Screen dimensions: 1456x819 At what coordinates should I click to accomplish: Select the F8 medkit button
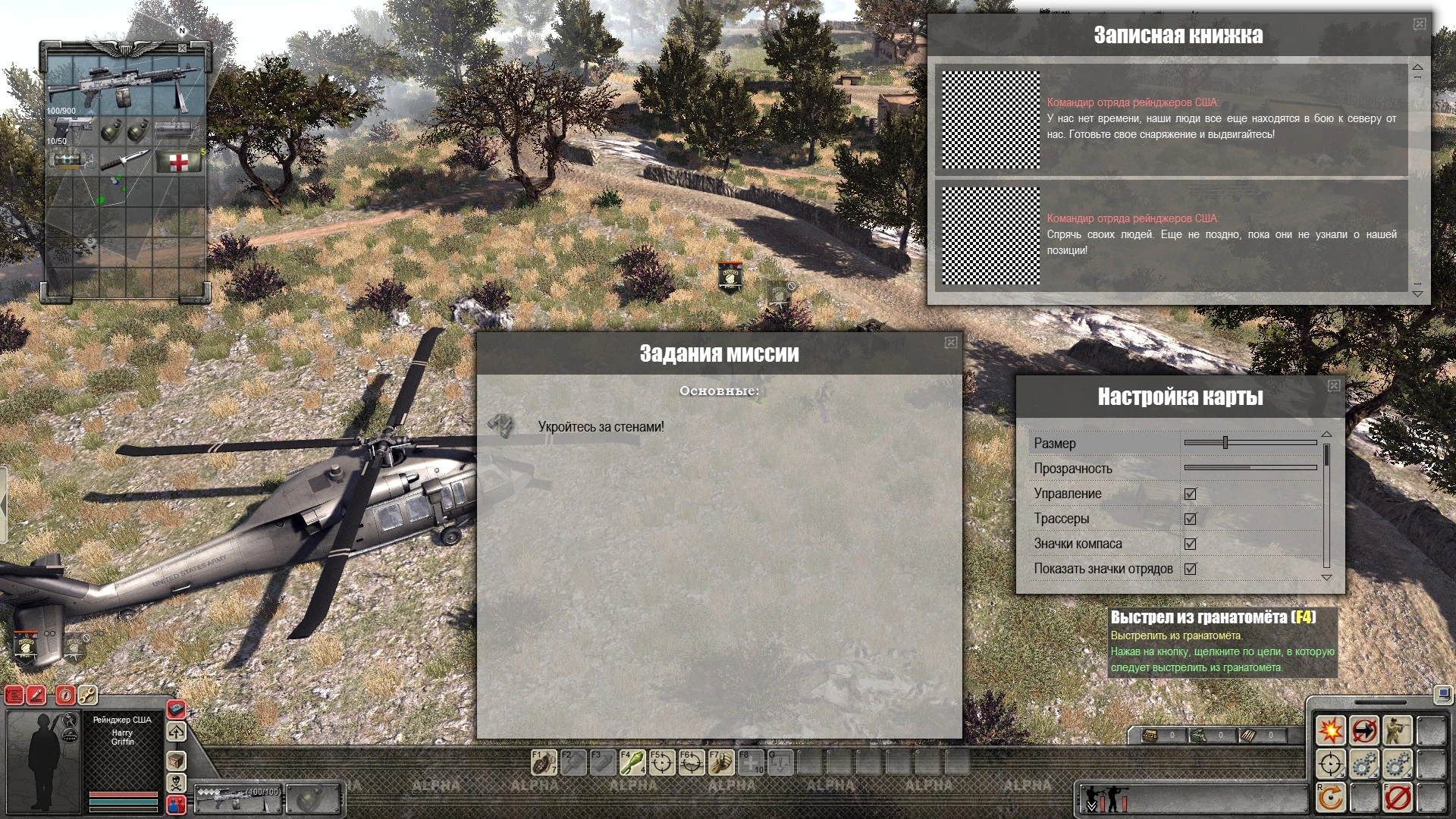tap(751, 763)
